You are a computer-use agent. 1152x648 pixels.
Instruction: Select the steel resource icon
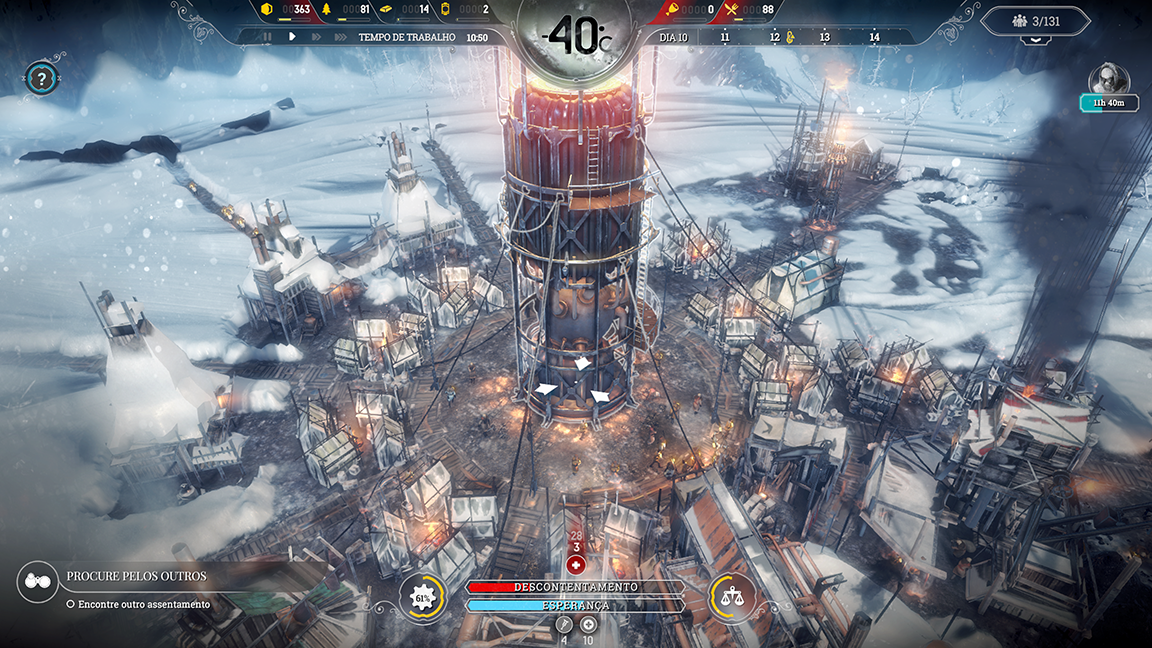pos(386,10)
